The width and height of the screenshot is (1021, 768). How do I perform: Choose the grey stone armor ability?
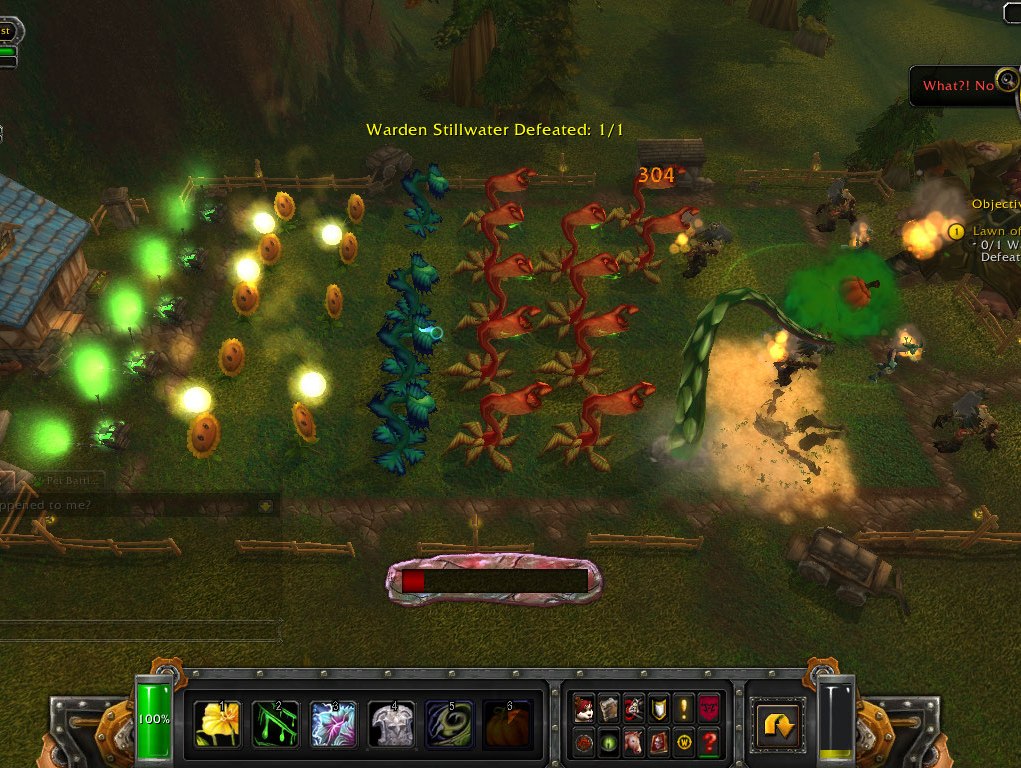[392, 723]
